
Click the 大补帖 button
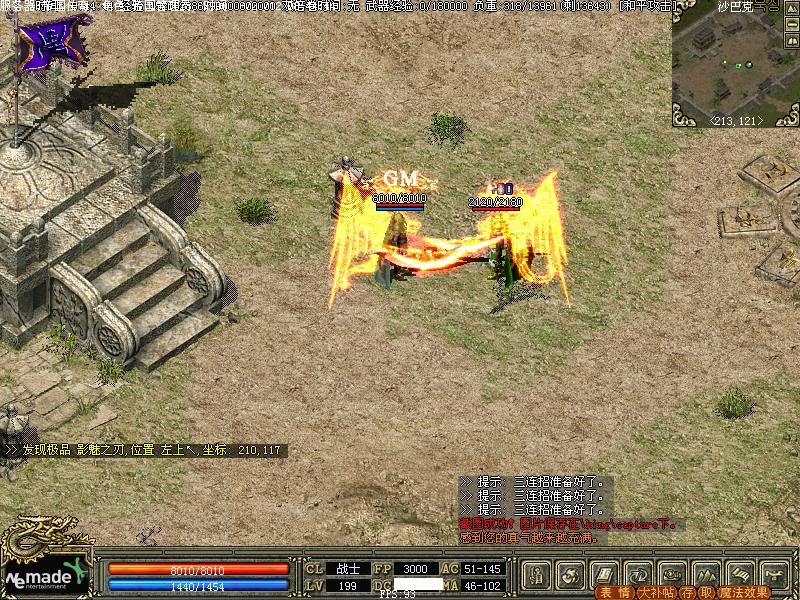[655, 592]
